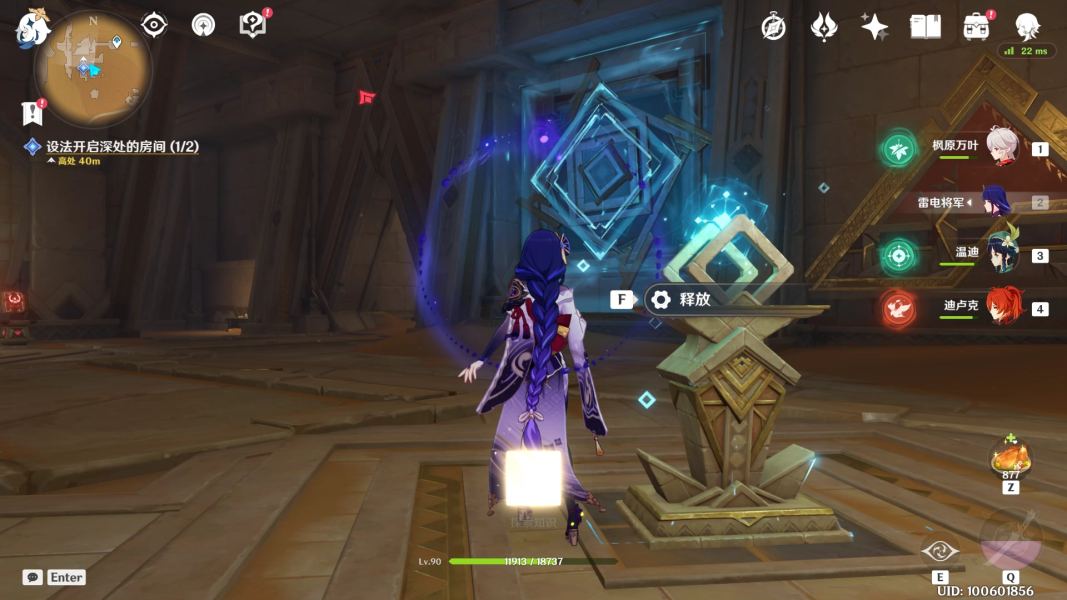The image size is (1067, 600).
Task: Open the co-op mode icon
Action: point(204,25)
